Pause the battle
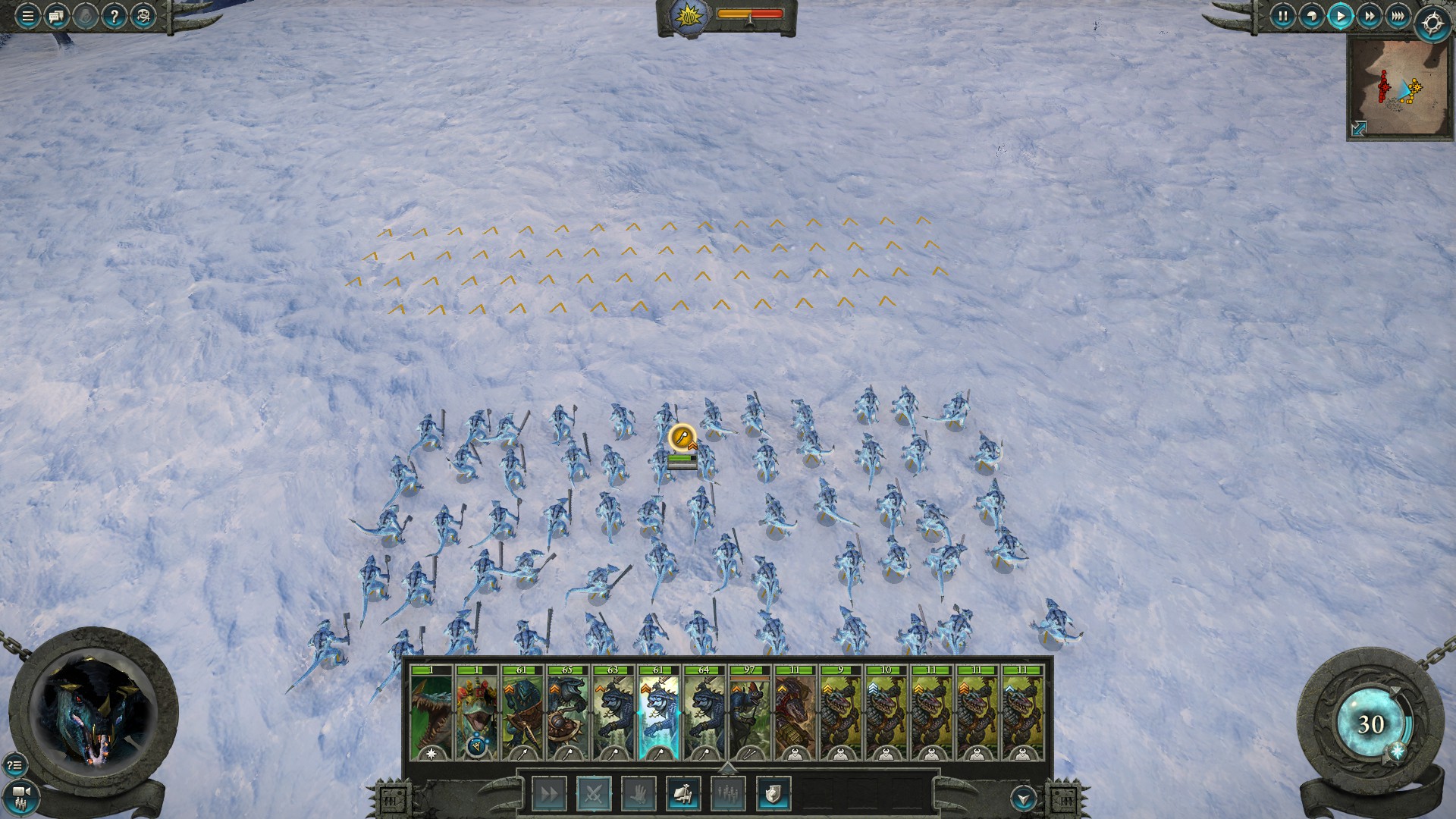The width and height of the screenshot is (1456, 819). point(1282,16)
